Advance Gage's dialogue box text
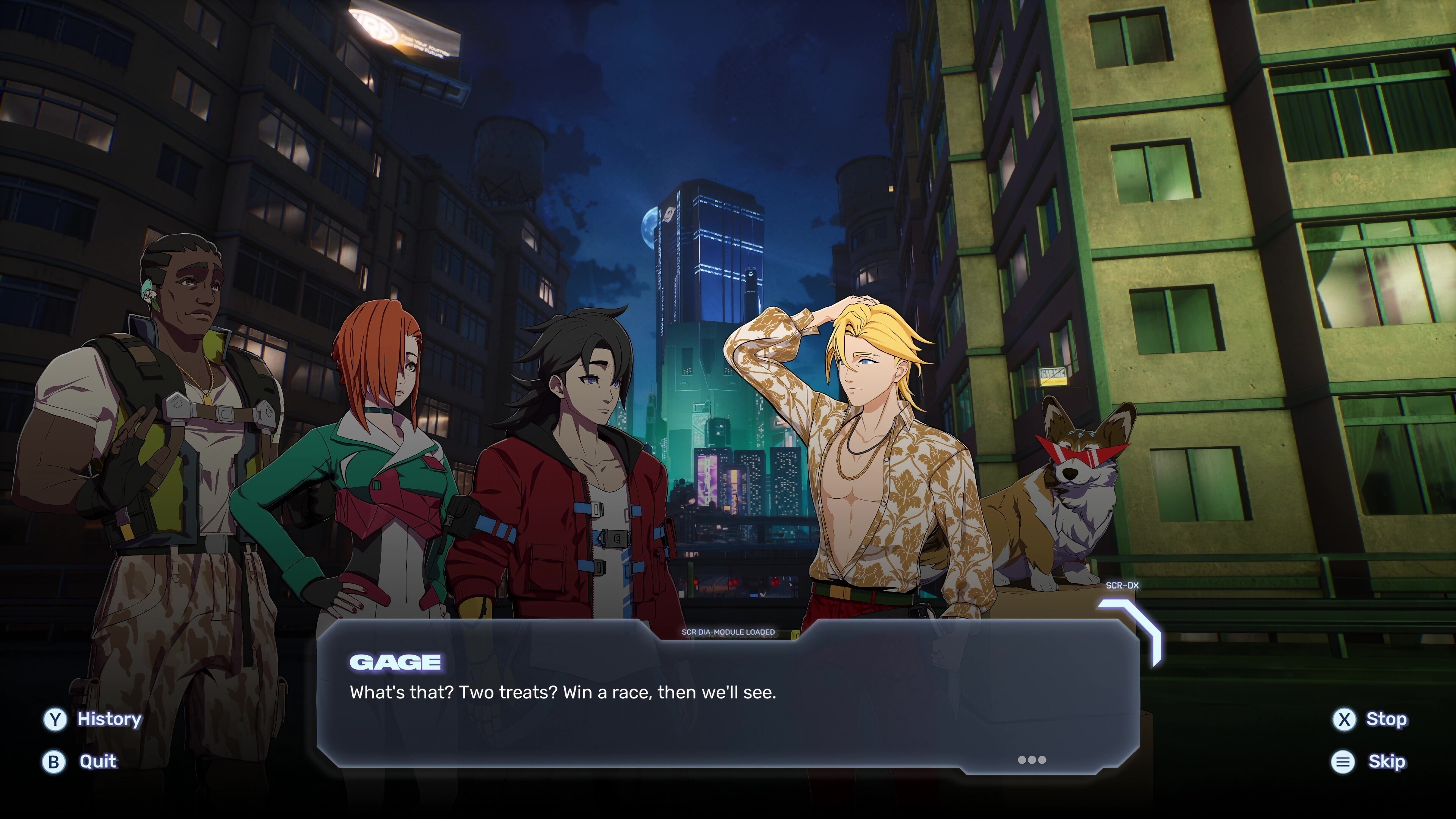 point(1031,759)
